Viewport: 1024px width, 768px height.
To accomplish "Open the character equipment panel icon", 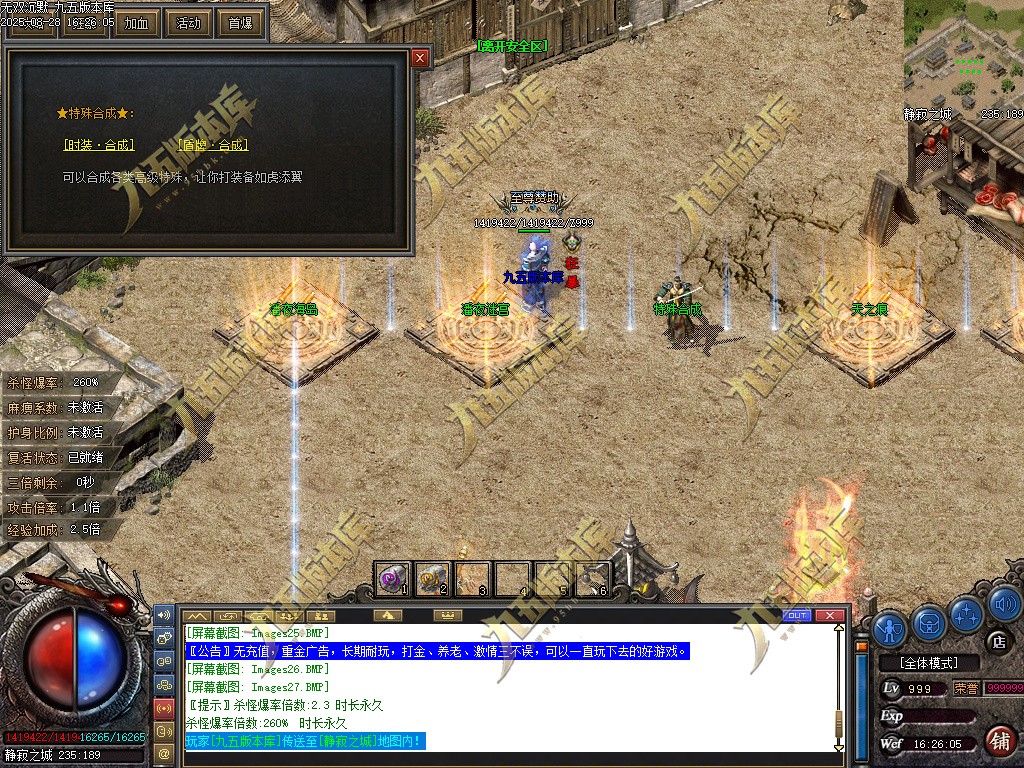I will click(890, 627).
